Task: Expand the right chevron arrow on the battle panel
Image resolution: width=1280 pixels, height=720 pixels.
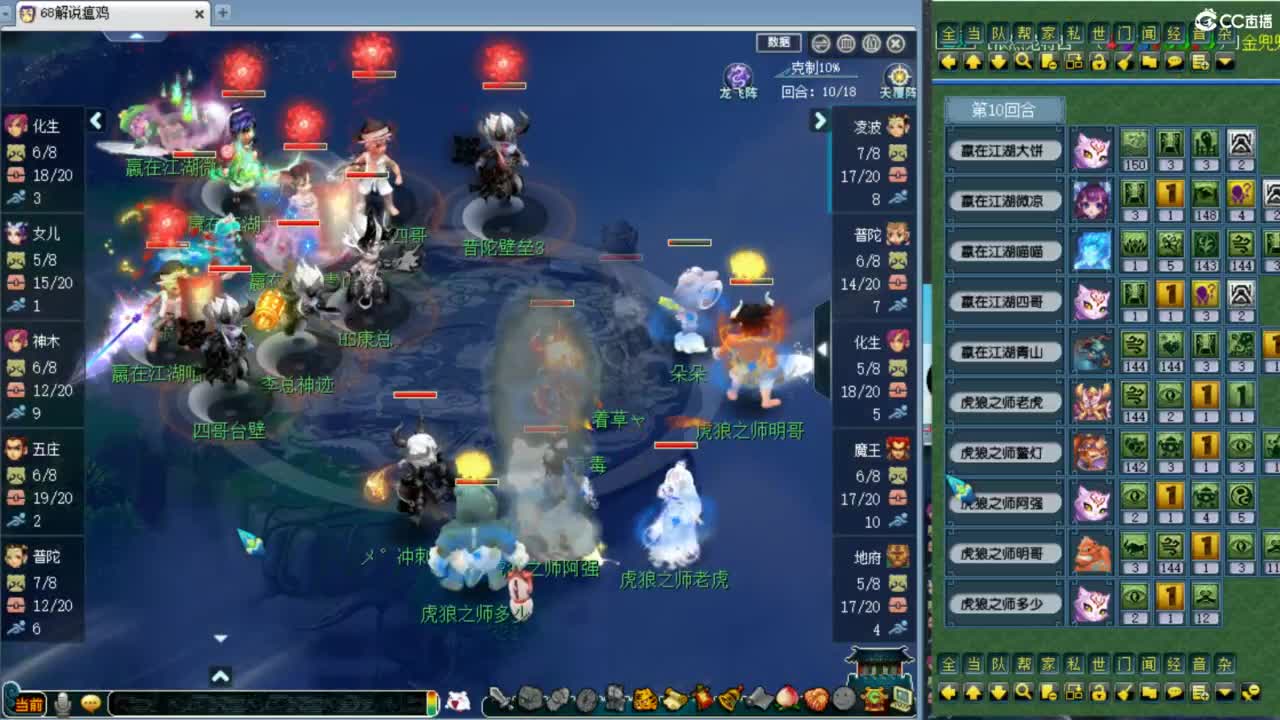Action: click(820, 122)
